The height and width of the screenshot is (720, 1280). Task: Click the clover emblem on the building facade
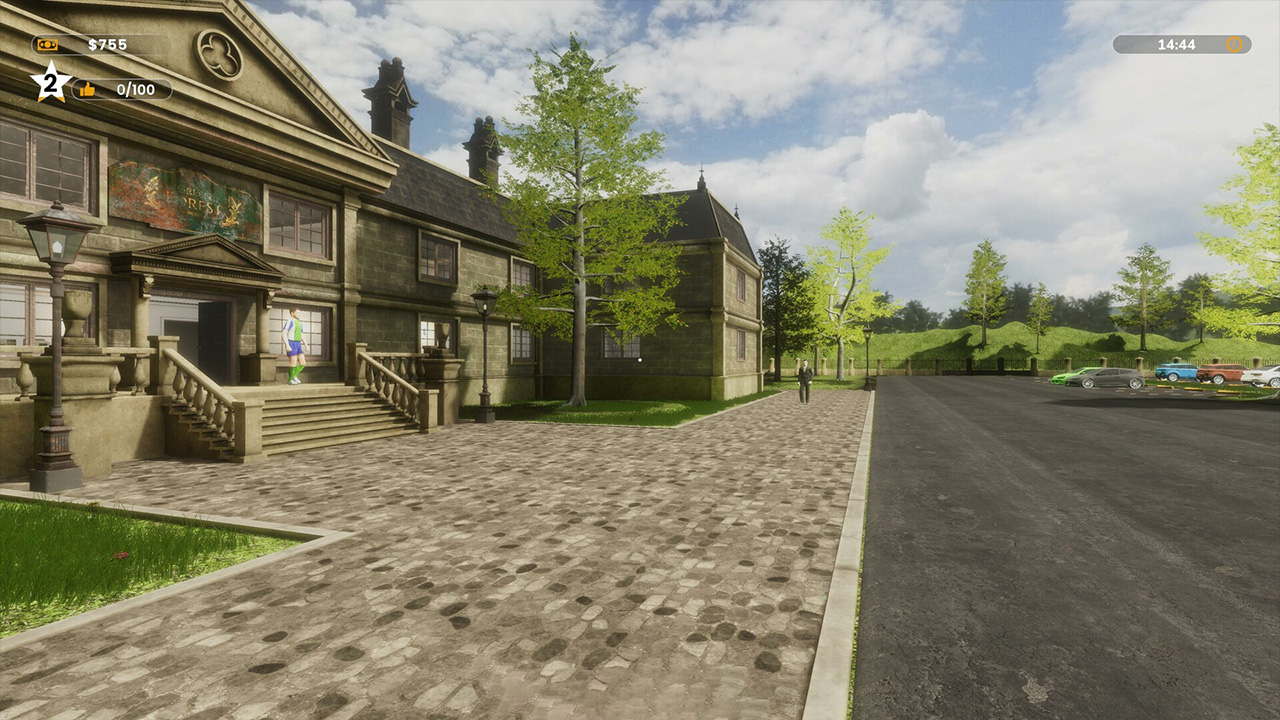[x=219, y=51]
